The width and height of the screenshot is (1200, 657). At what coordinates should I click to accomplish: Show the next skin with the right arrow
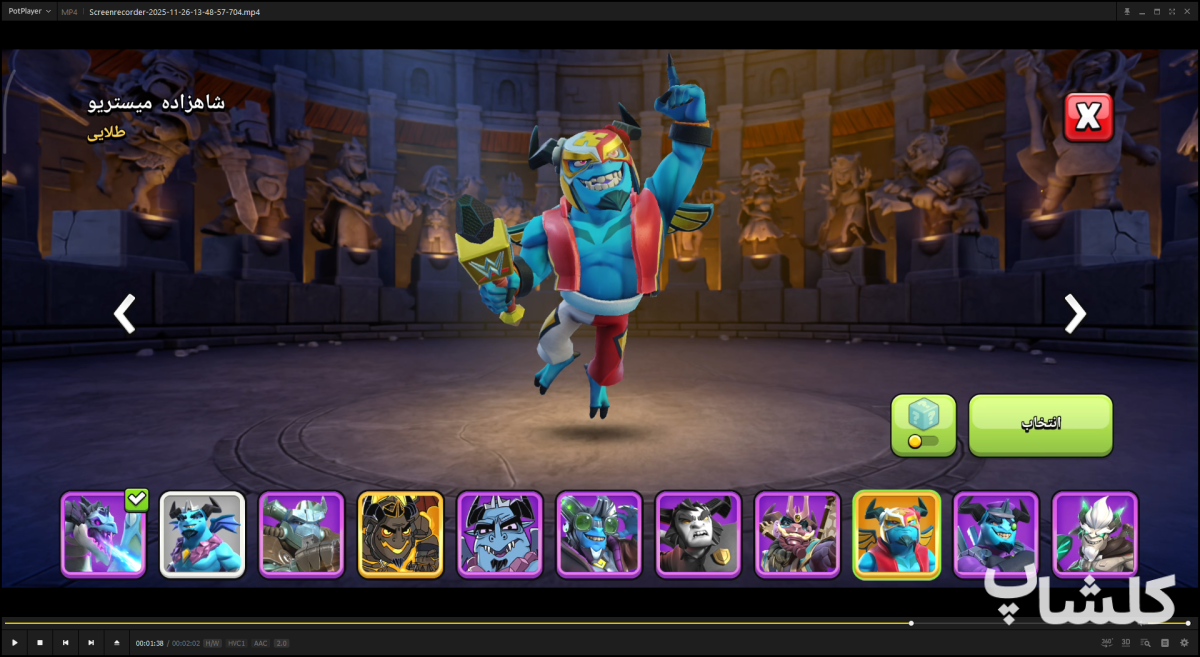(1075, 314)
